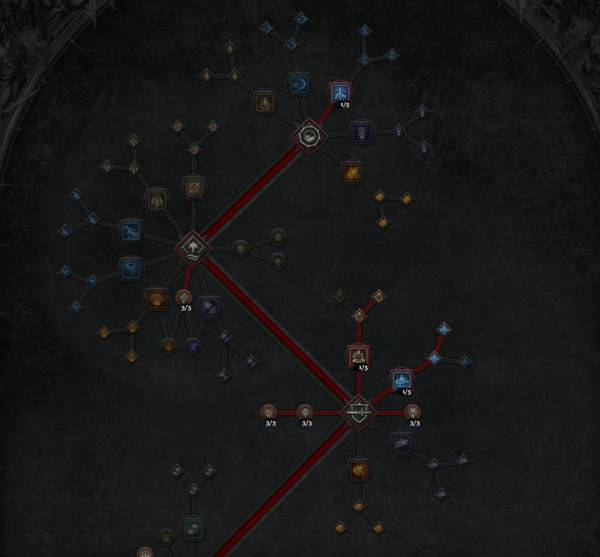Image resolution: width=600 pixels, height=557 pixels.
Task: Select the purple skill node right of top hub
Action: pos(361,131)
